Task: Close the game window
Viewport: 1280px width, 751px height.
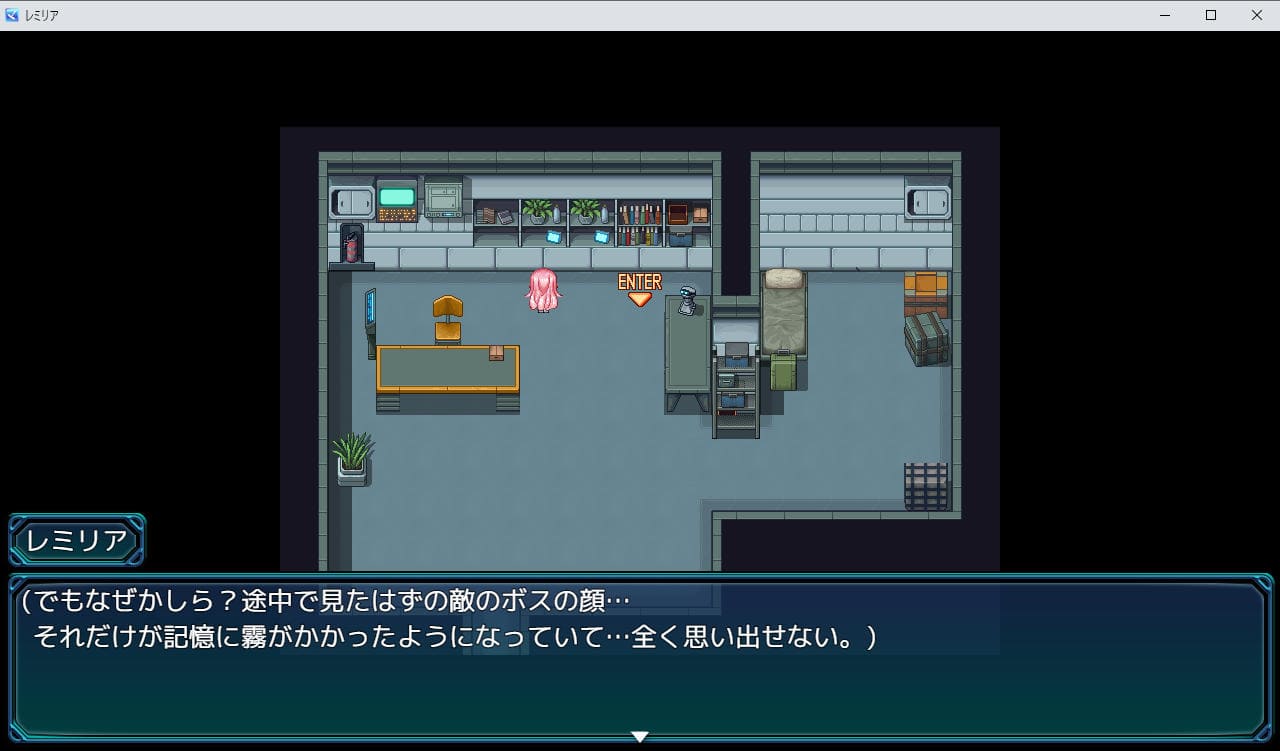Action: 1257,15
